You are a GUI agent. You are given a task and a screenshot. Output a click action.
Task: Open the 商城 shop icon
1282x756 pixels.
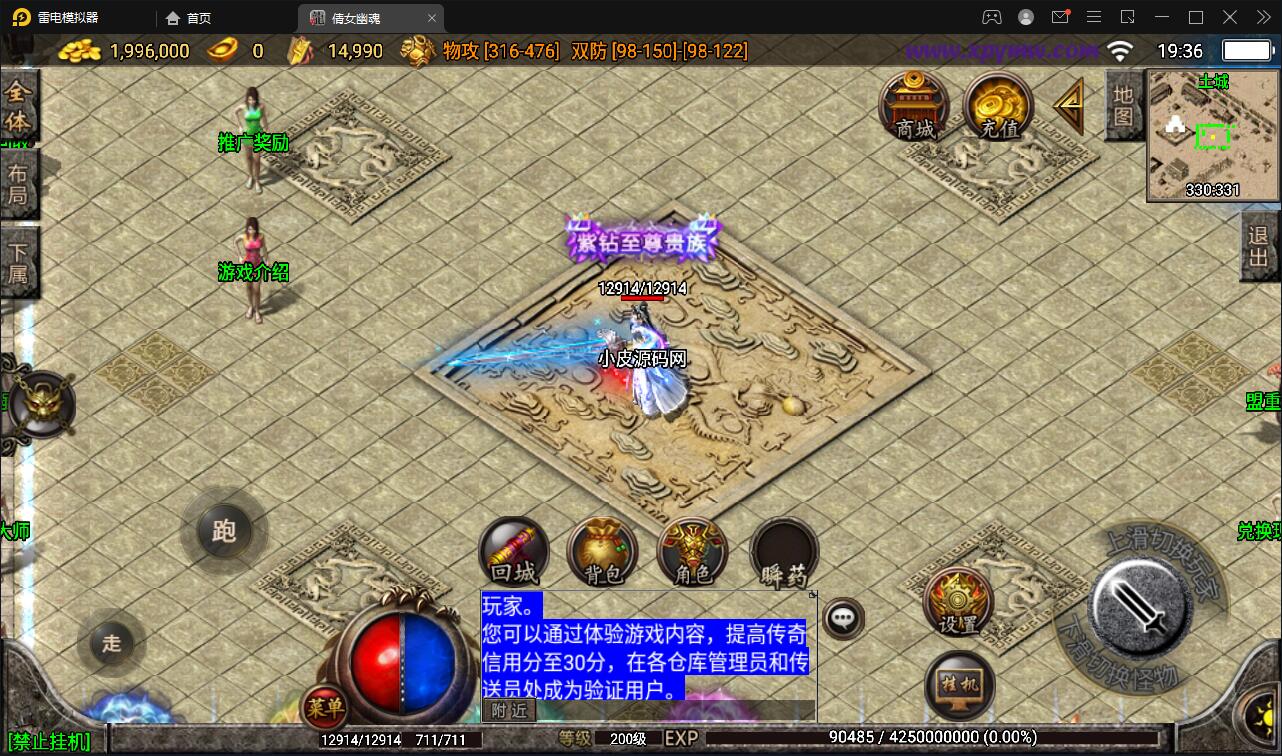912,107
